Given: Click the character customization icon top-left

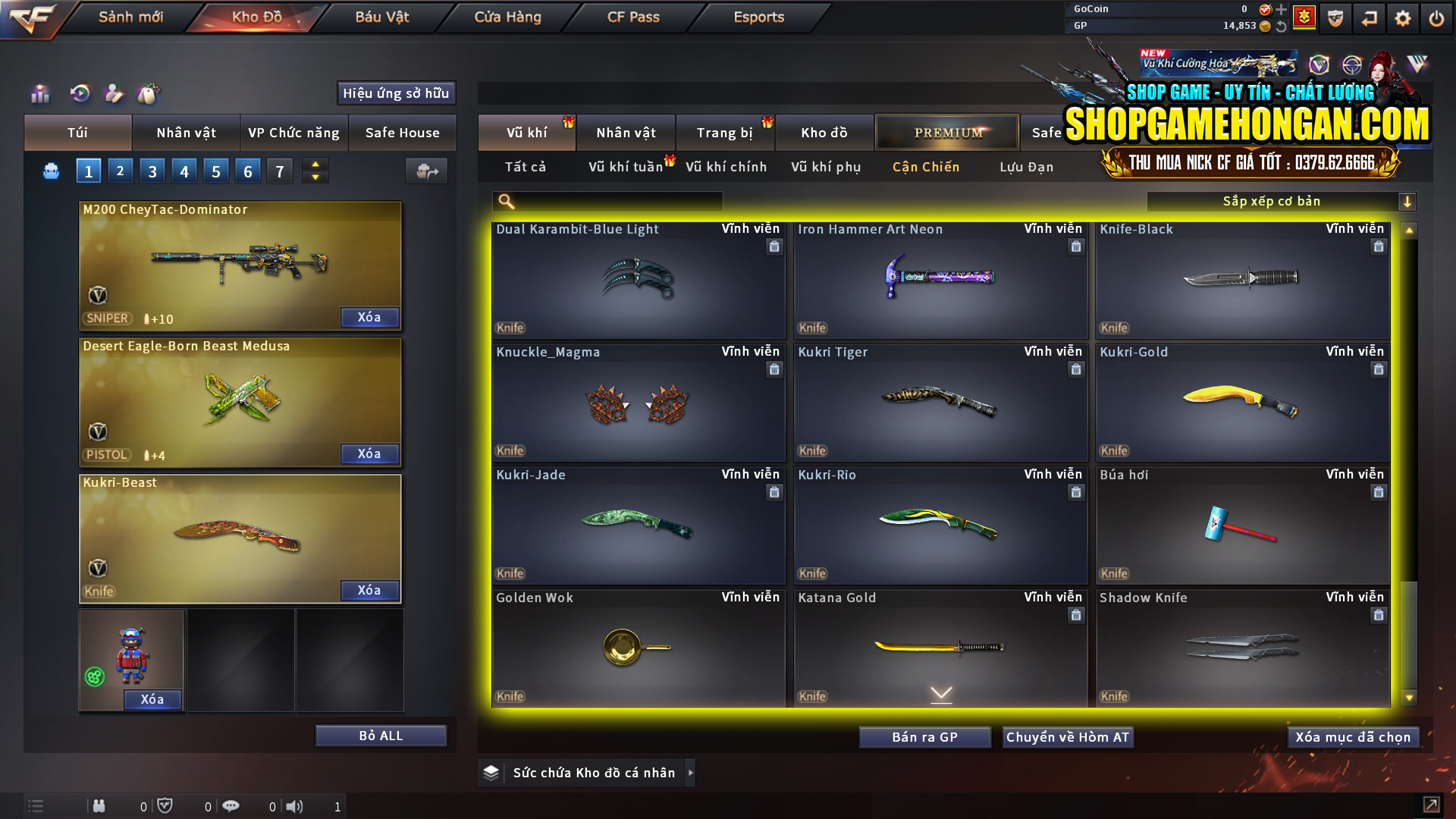Looking at the screenshot, I should 114,94.
